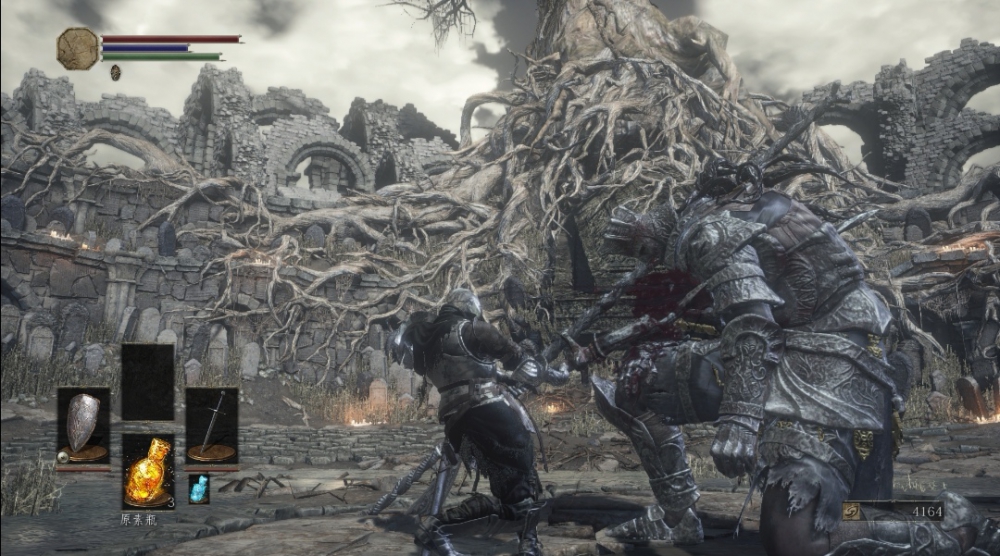Choose the right-hand longsword slot
Image resolution: width=1000 pixels, height=556 pixels.
tap(212, 425)
